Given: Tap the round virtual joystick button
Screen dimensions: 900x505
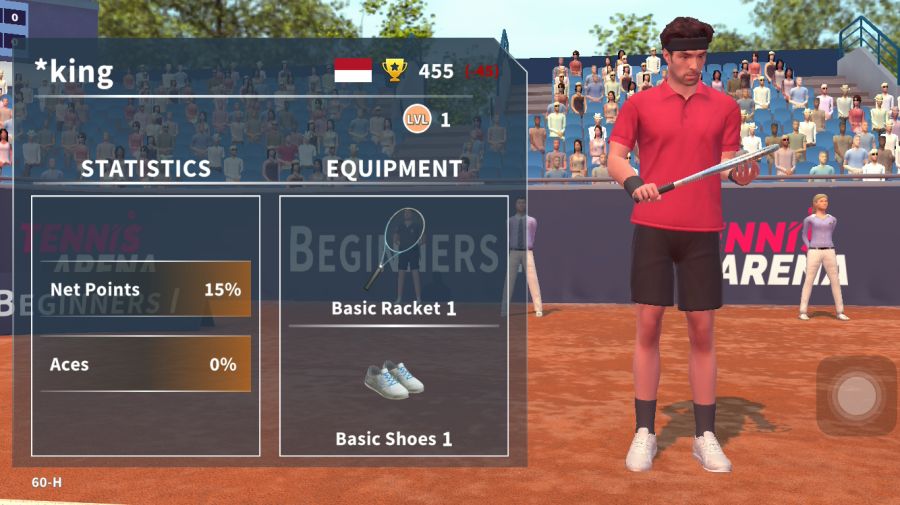Looking at the screenshot, I should (x=856, y=396).
